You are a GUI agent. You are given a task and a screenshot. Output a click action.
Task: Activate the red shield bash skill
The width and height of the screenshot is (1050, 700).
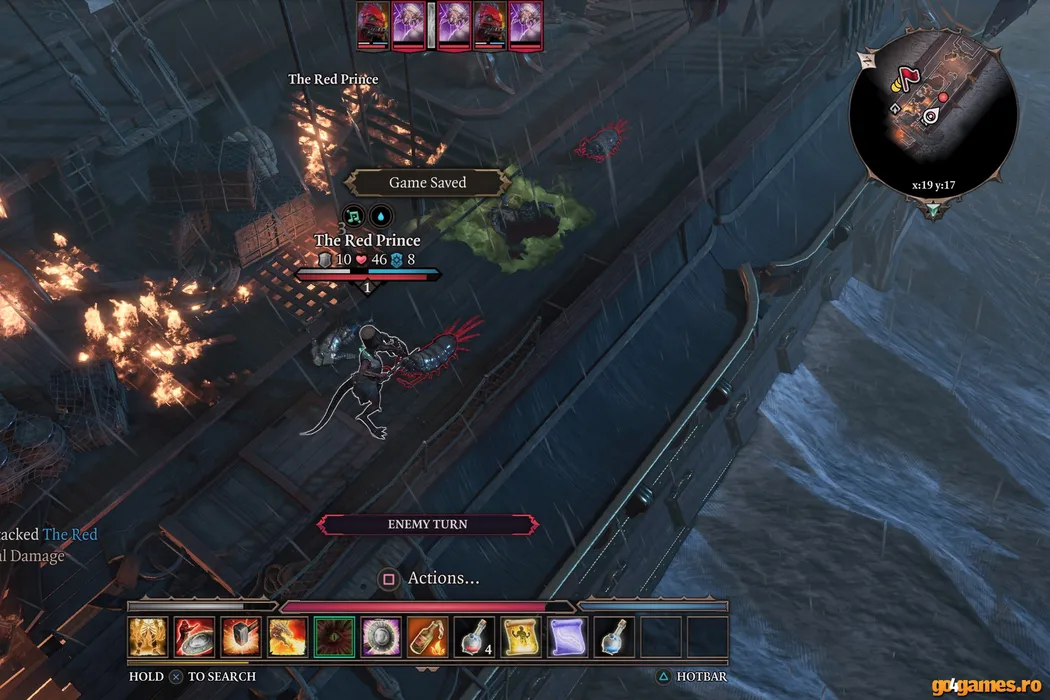193,636
